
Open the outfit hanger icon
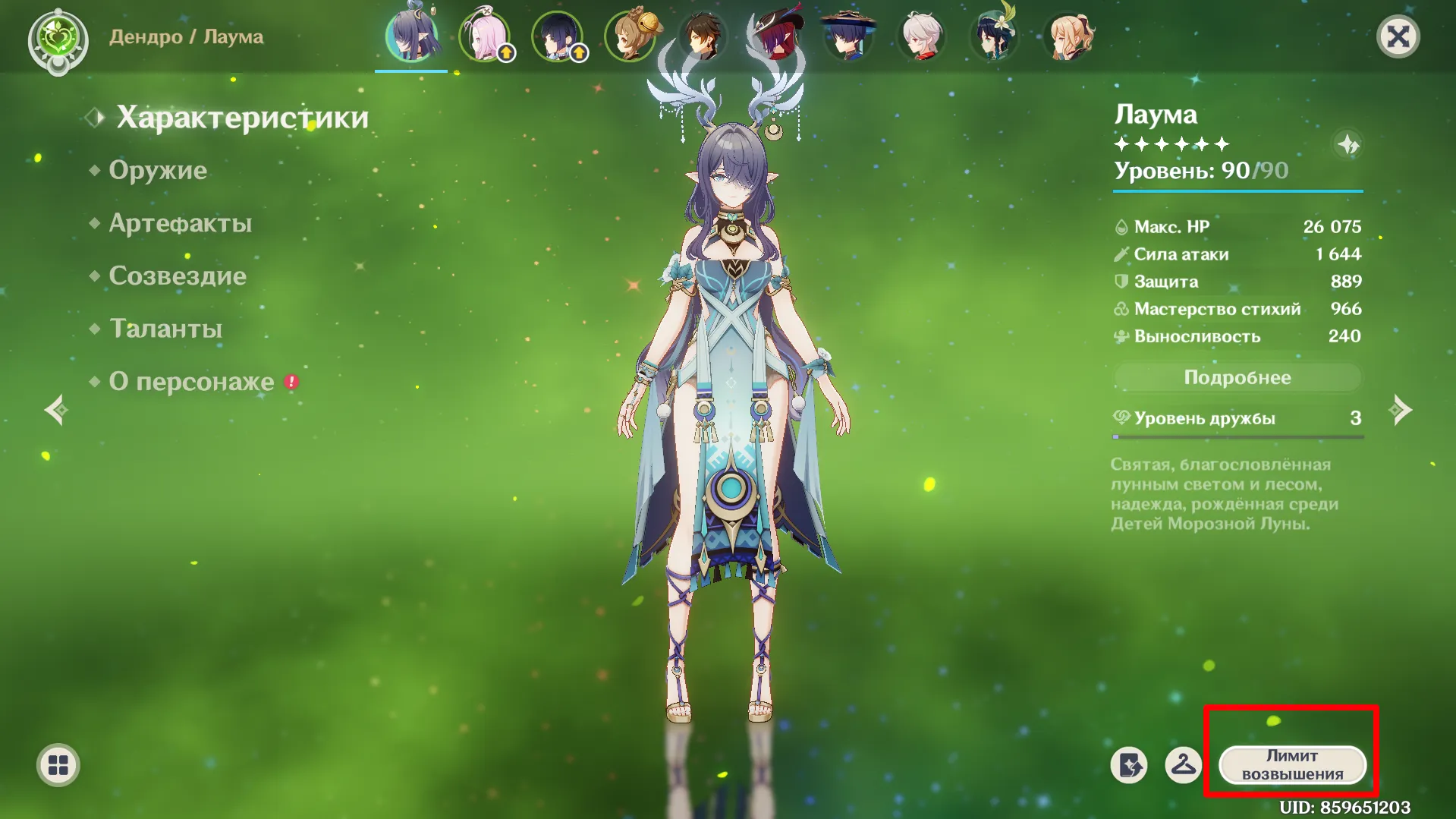[x=1183, y=765]
